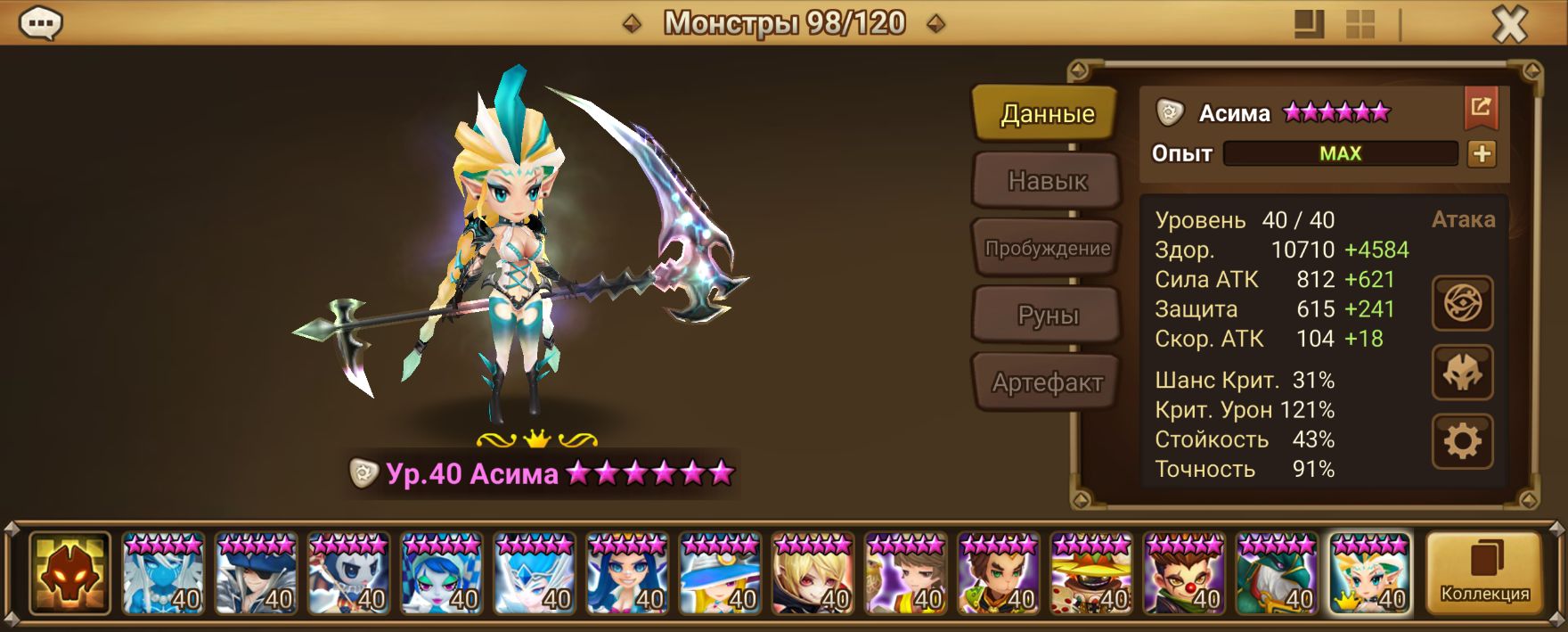Open the gear settings button
The width and height of the screenshot is (1568, 632).
(x=1462, y=440)
